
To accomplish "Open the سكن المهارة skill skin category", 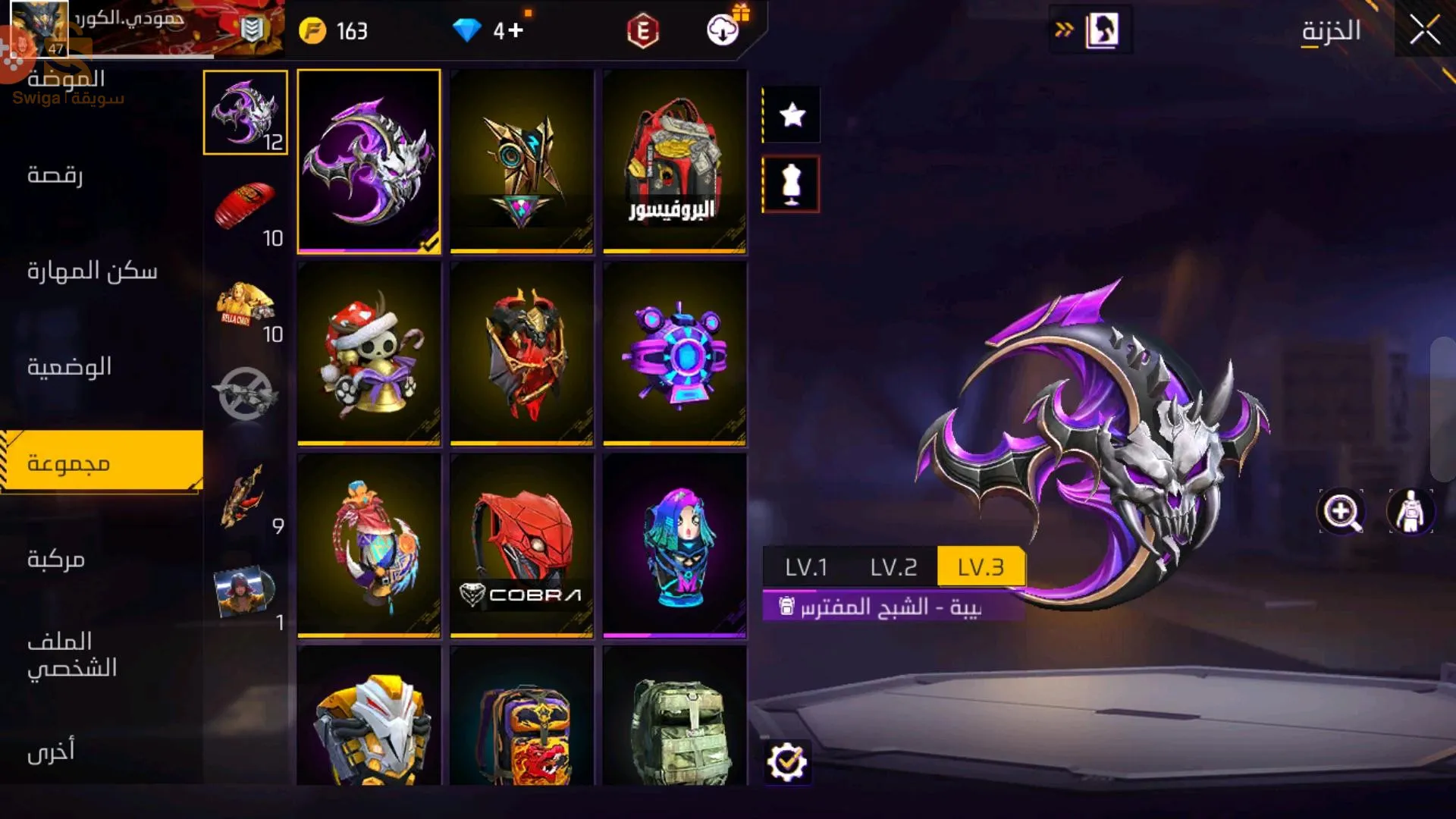I will pos(93,271).
